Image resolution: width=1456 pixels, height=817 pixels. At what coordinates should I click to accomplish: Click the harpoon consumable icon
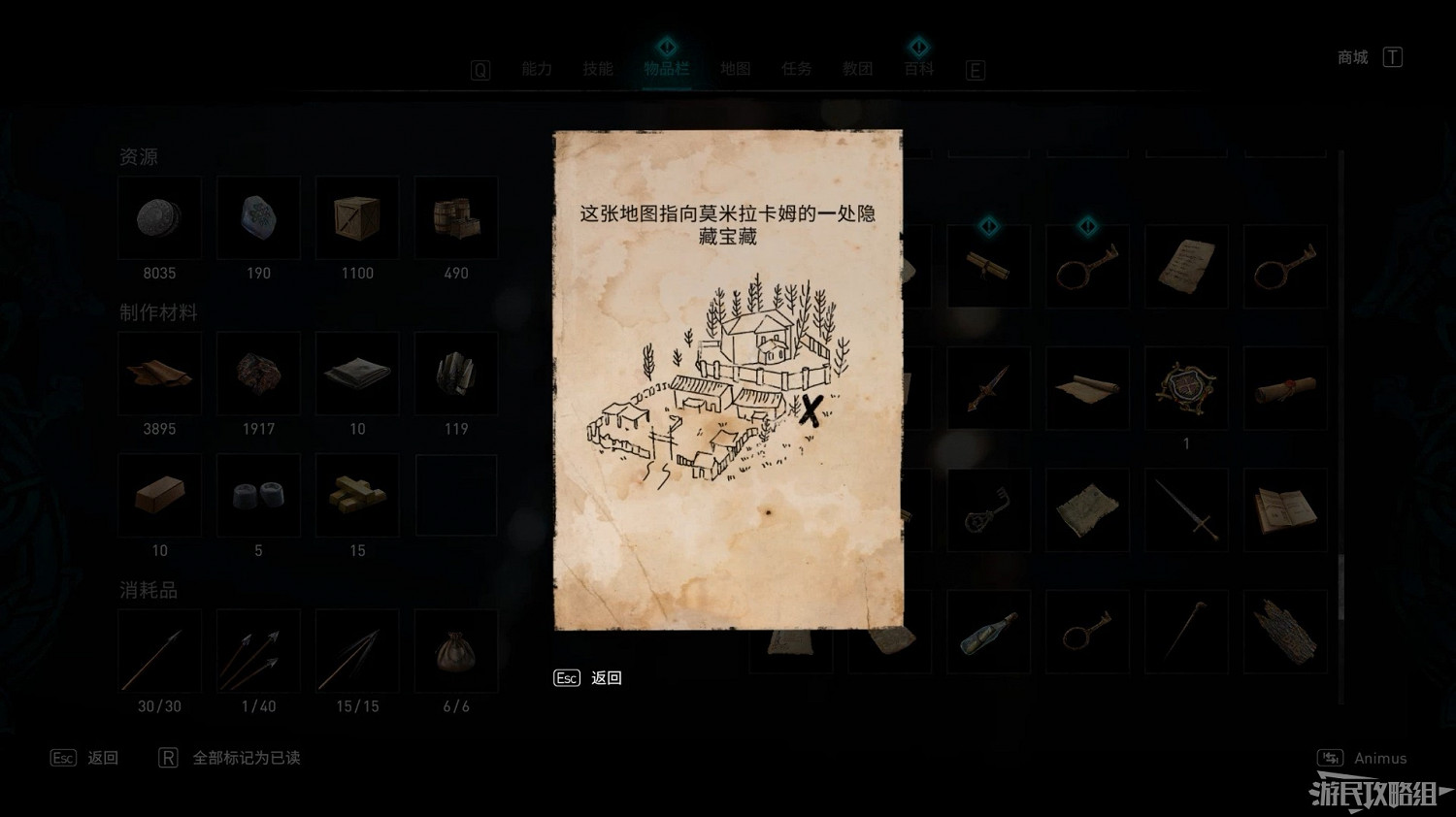[x=159, y=650]
